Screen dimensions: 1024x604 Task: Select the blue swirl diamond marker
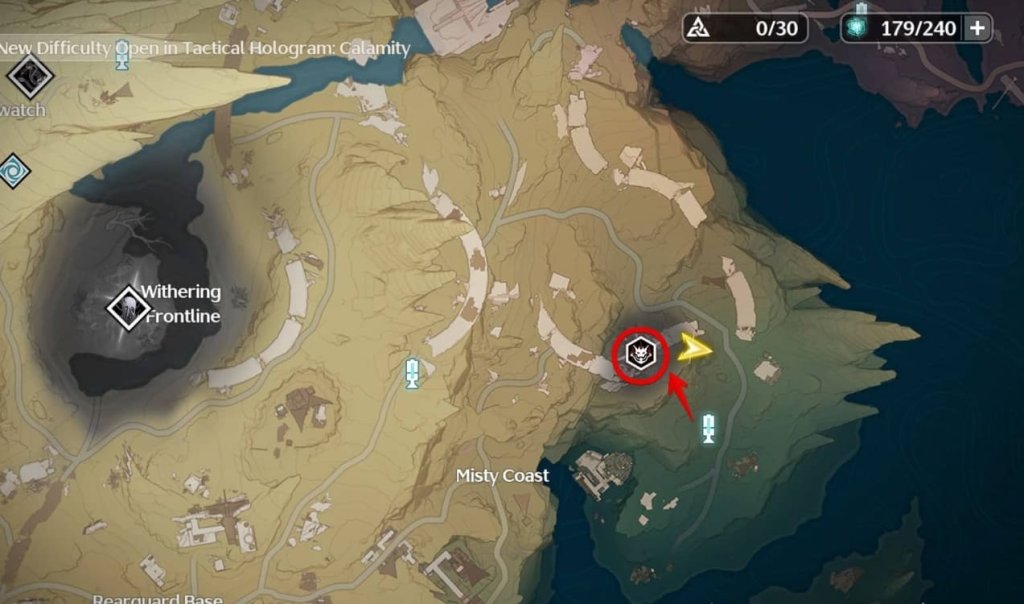point(12,170)
